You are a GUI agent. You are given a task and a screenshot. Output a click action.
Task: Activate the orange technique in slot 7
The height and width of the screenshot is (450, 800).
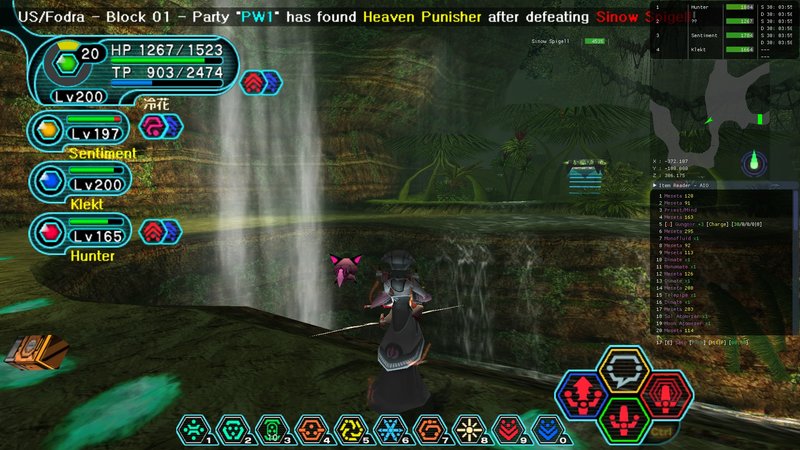(429, 429)
